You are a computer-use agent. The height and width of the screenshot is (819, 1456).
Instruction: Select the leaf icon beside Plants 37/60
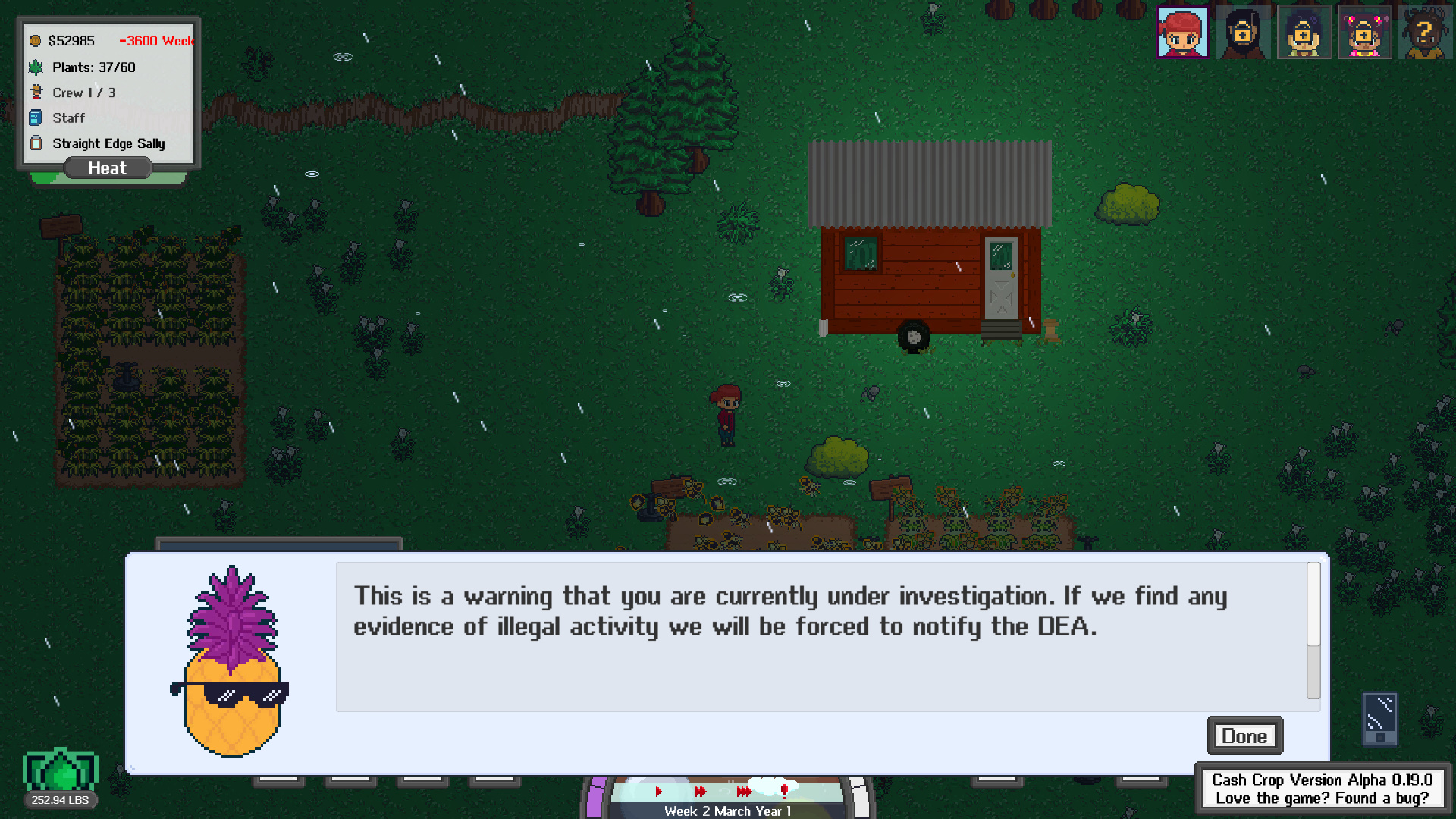(x=34, y=67)
